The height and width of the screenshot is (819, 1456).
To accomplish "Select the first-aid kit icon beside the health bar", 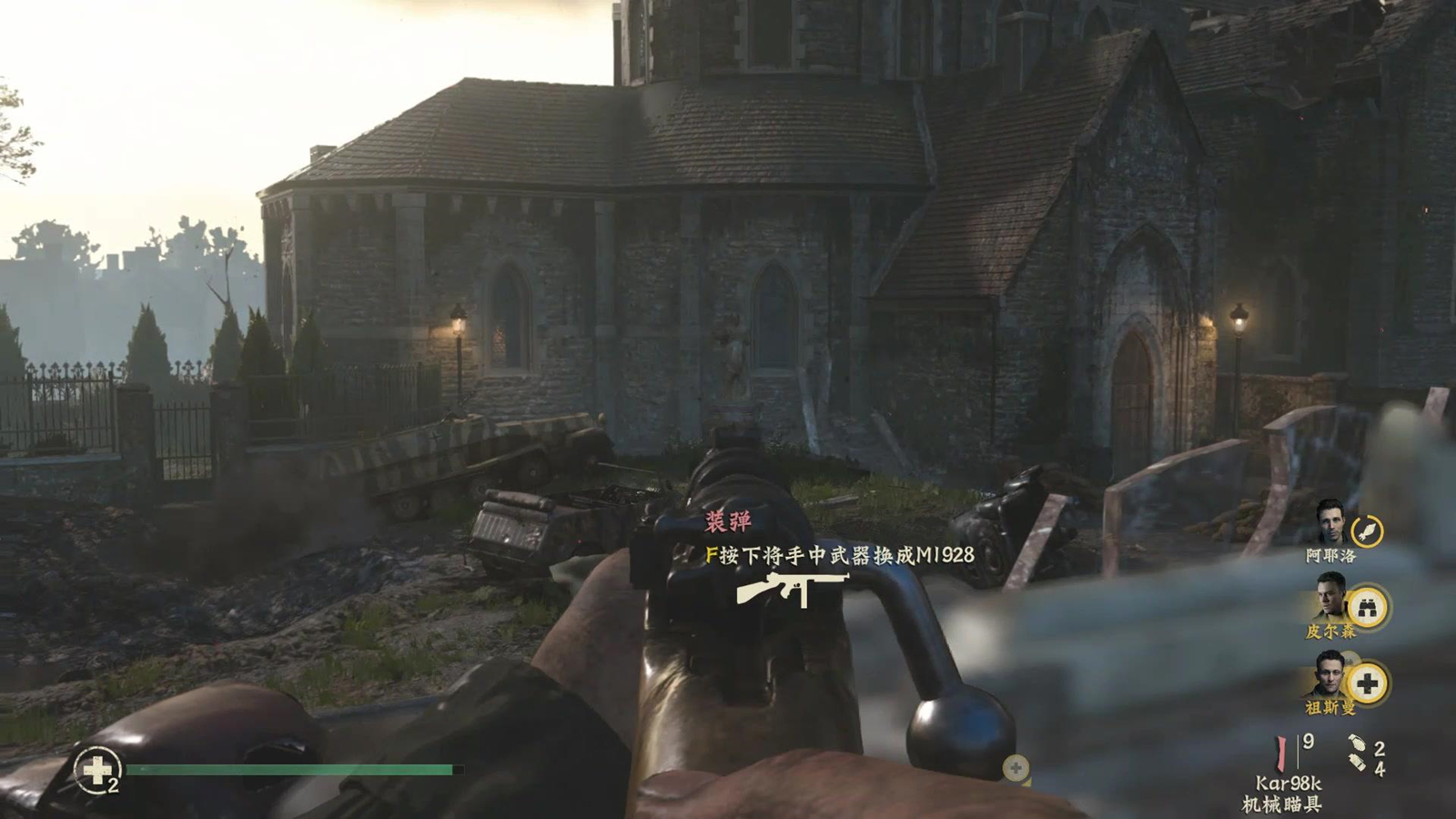I will click(96, 770).
